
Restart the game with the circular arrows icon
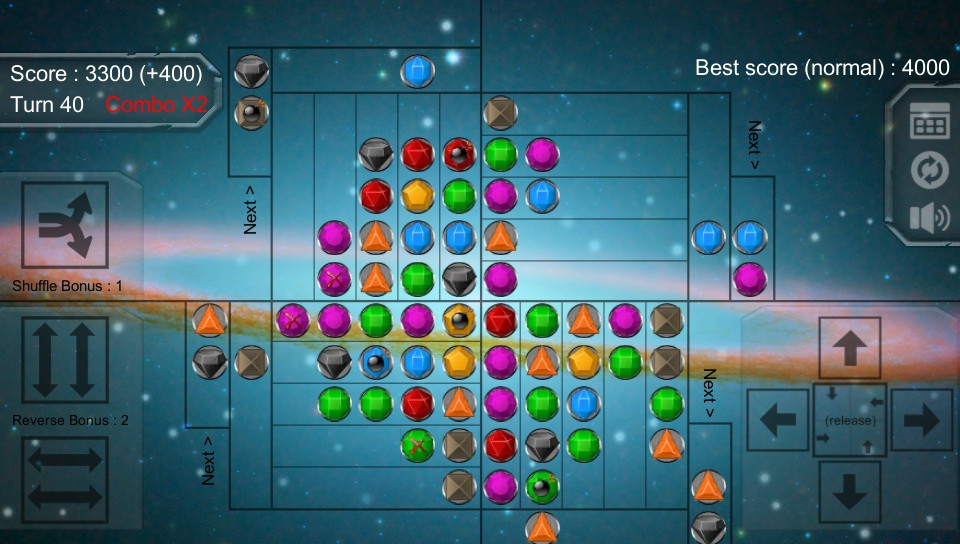(x=928, y=171)
